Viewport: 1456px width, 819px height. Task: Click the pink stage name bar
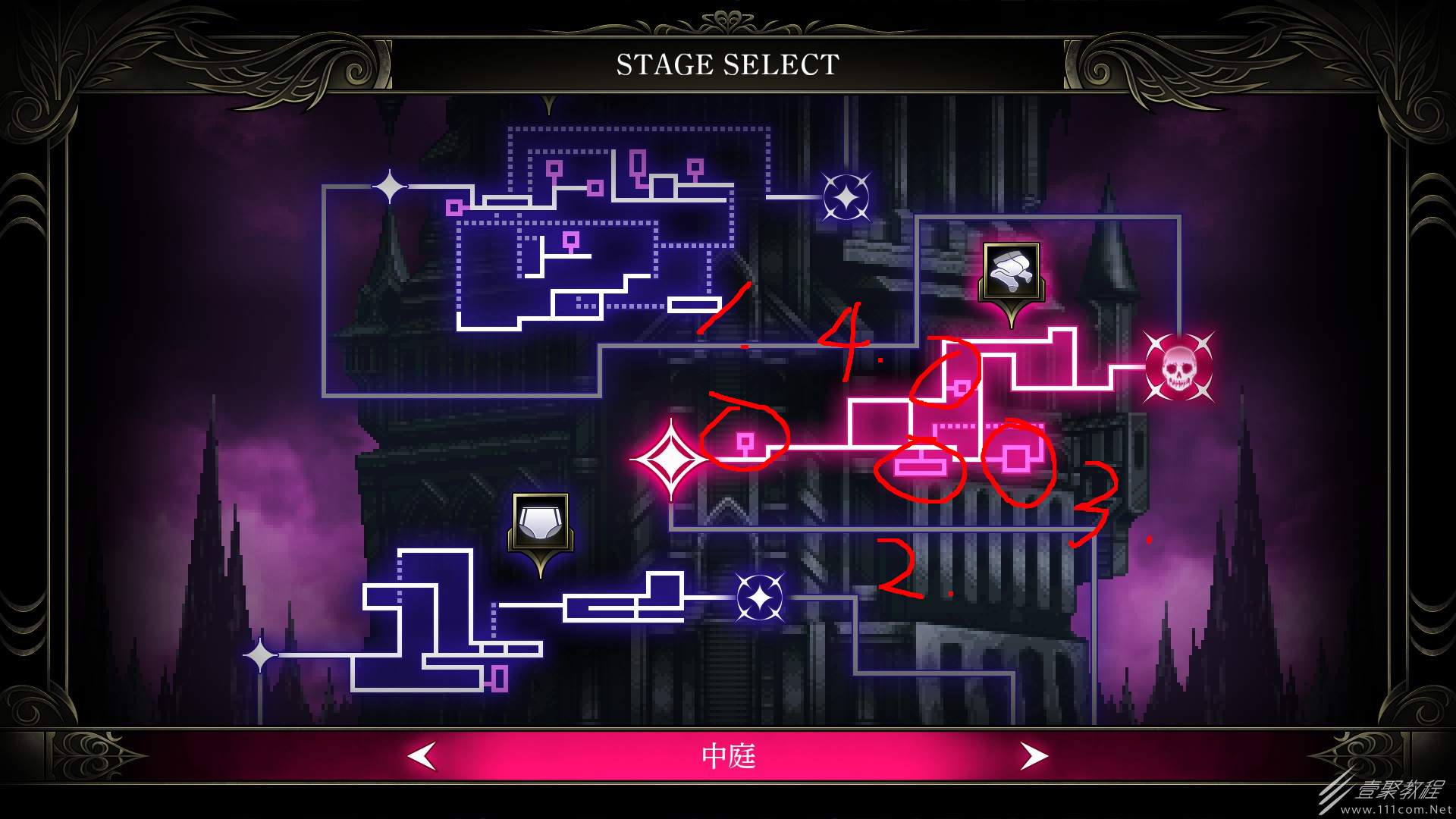click(x=727, y=756)
